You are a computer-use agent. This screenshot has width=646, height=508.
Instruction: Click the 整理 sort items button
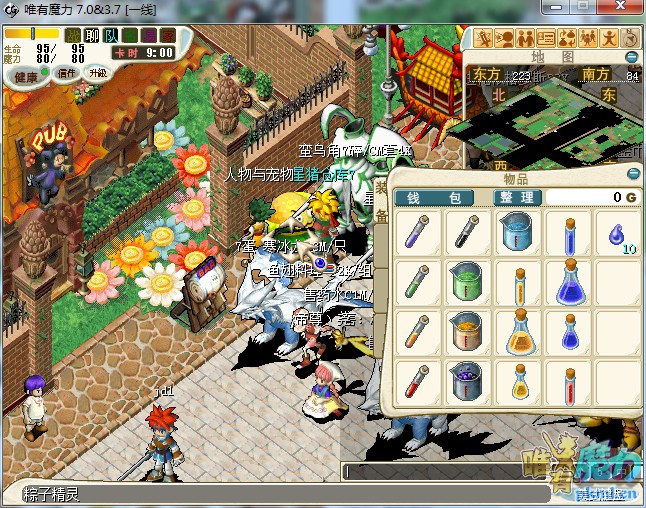tap(518, 198)
